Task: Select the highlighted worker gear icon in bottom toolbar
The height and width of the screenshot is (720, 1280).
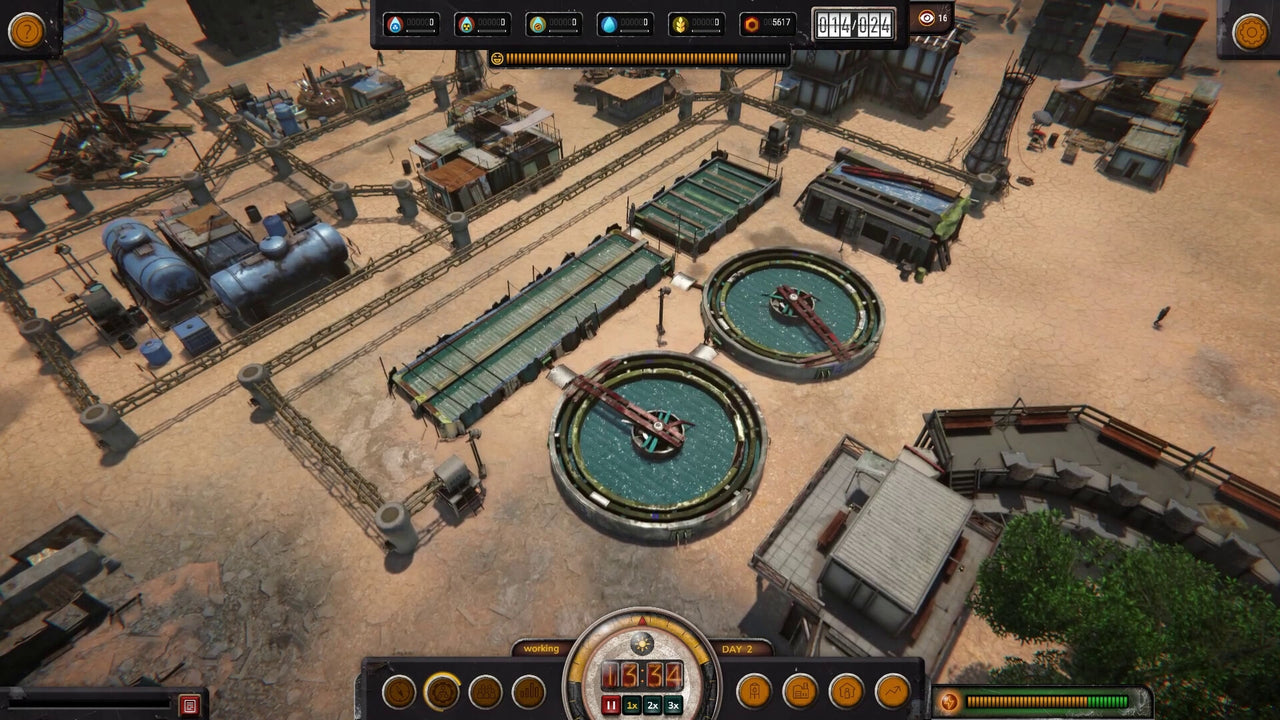Action: point(443,689)
